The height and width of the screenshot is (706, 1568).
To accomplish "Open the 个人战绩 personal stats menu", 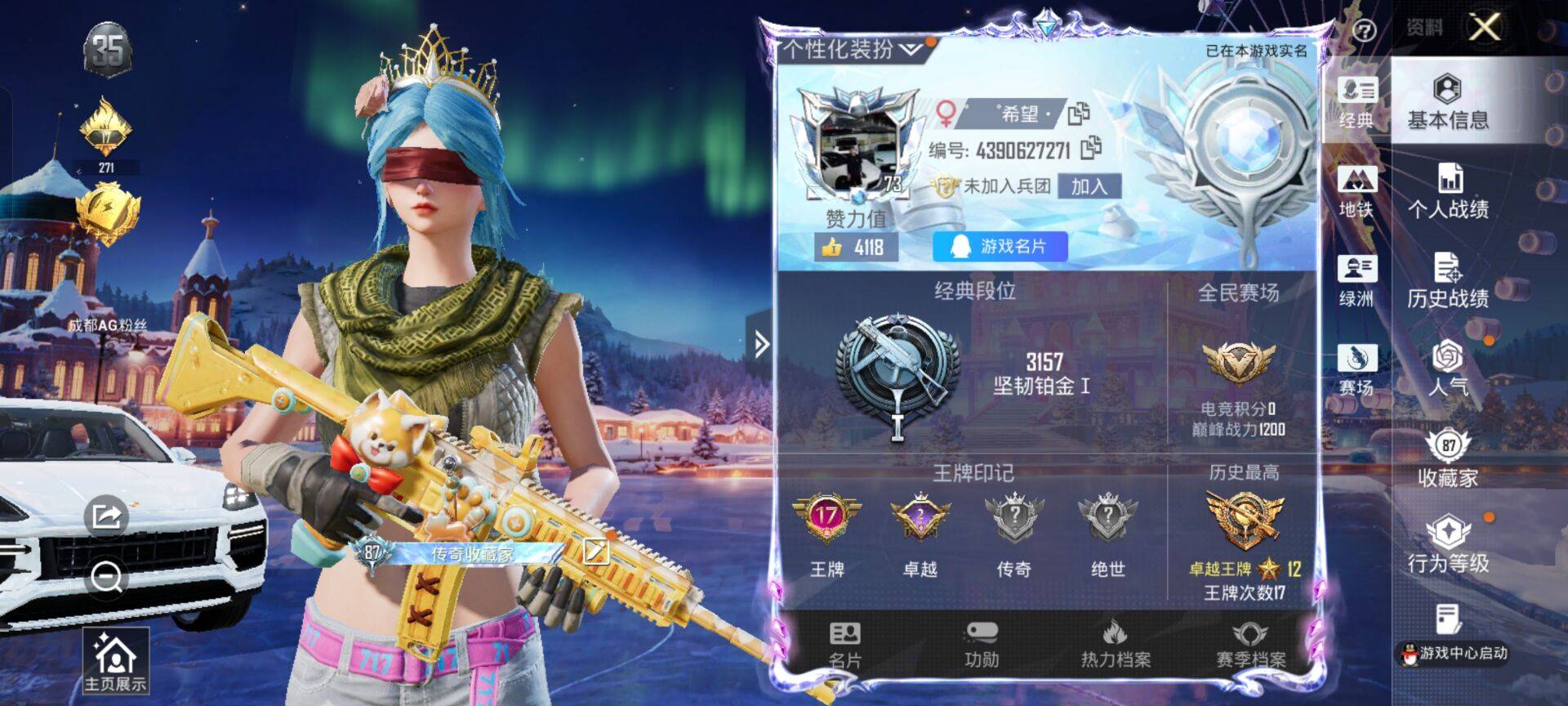I will point(1448,191).
